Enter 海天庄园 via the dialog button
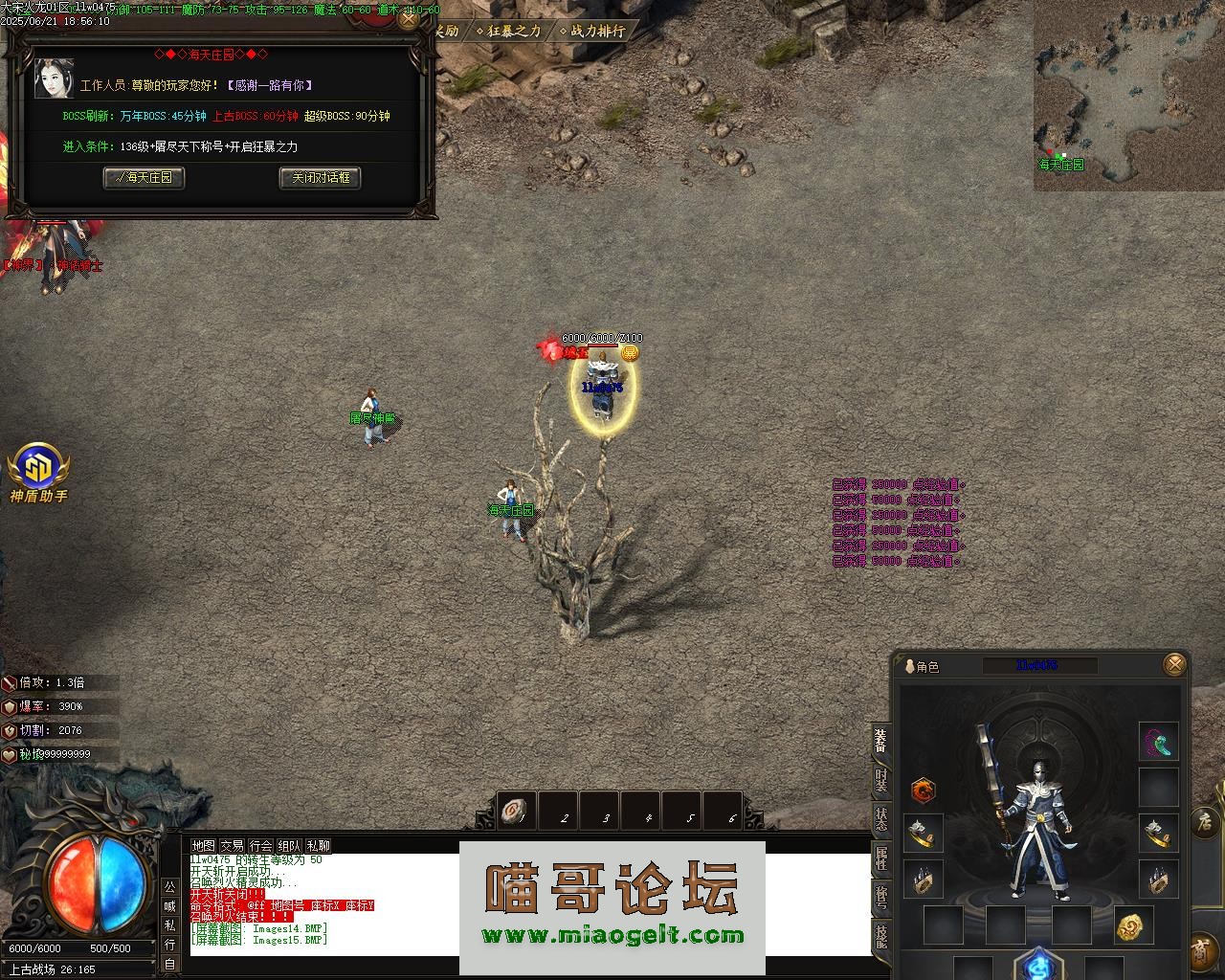This screenshot has height=980, width=1225. [x=144, y=178]
